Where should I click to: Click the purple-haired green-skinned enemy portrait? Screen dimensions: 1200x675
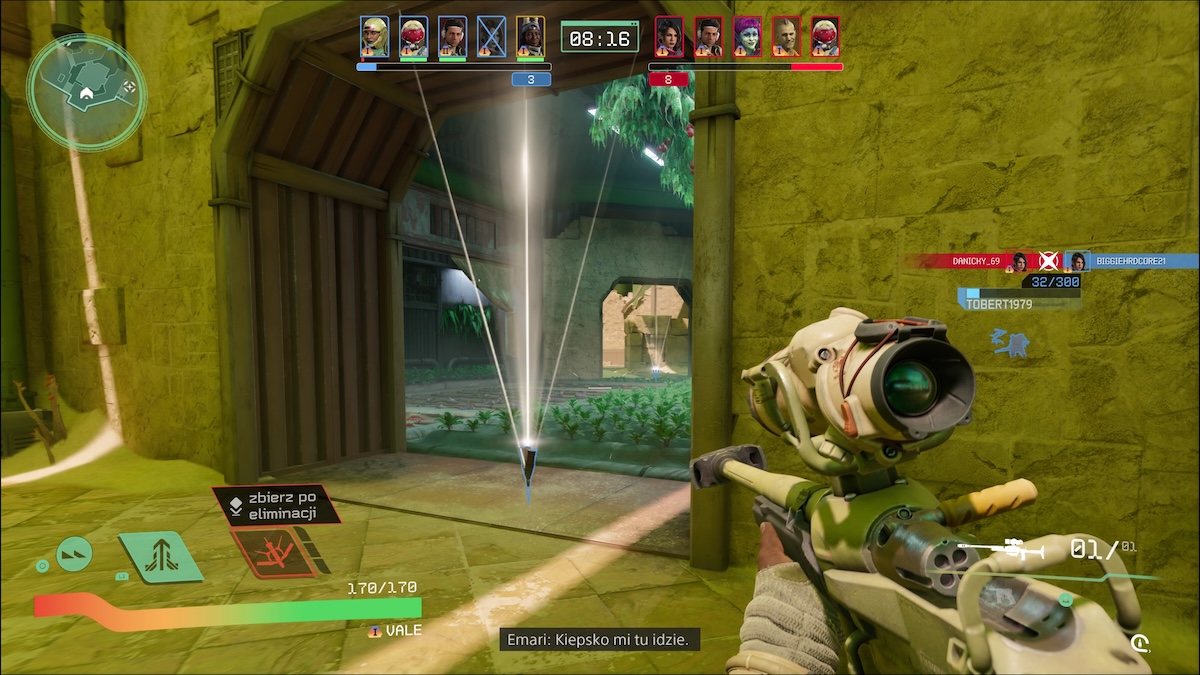click(x=747, y=36)
